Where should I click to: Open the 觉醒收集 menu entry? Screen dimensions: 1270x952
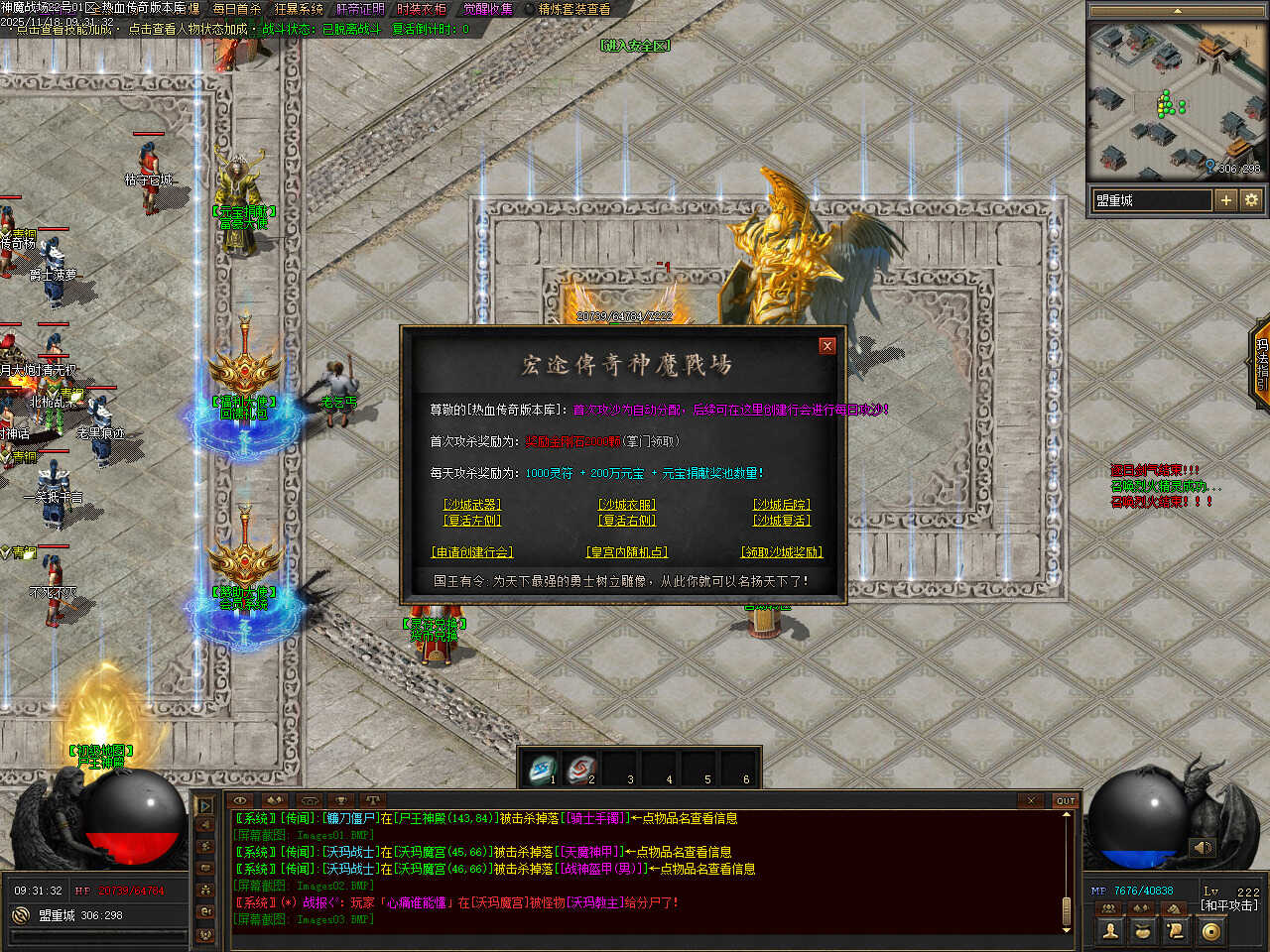pos(488,9)
